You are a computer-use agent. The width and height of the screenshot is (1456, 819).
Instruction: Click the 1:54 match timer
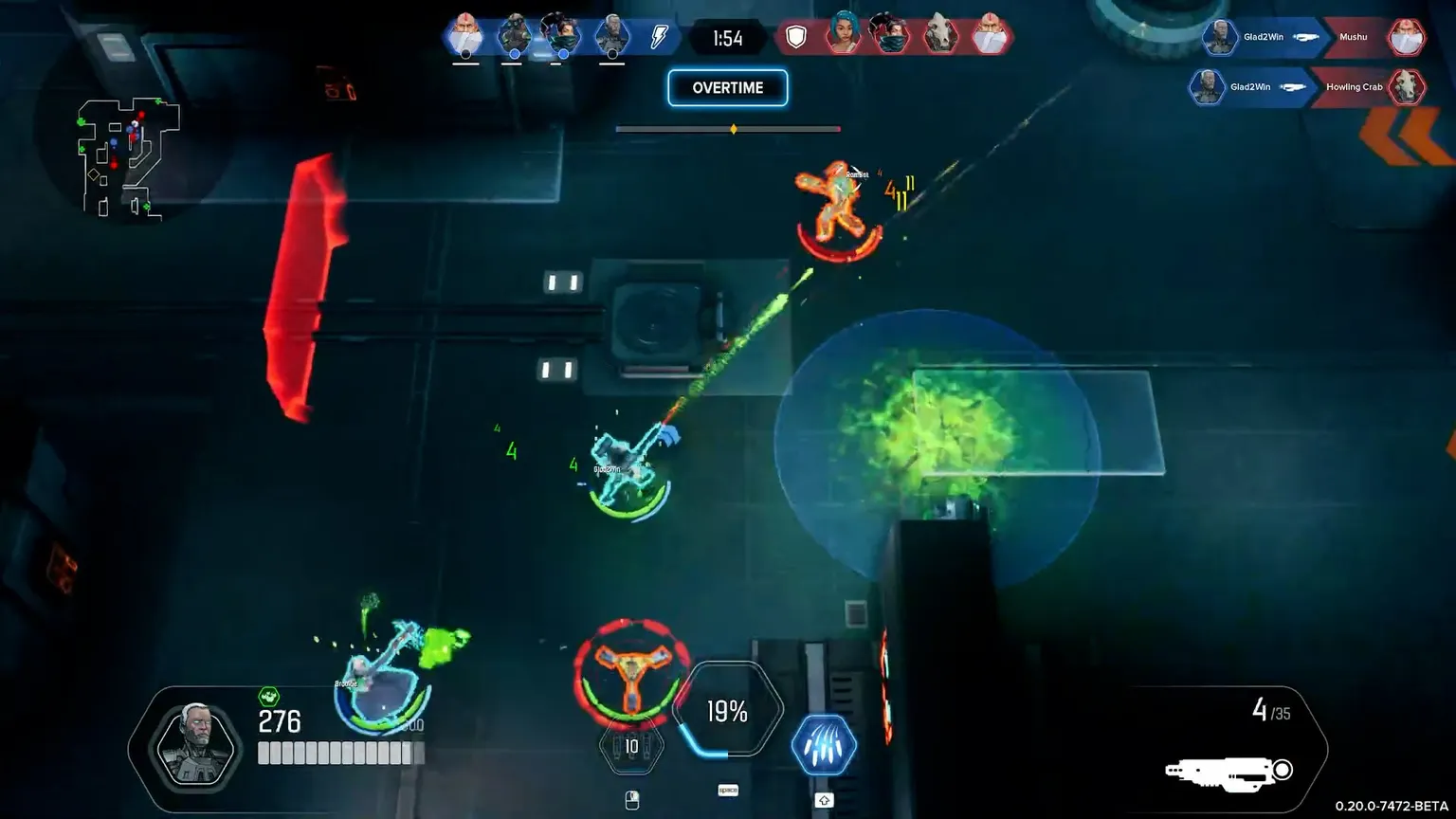728,37
